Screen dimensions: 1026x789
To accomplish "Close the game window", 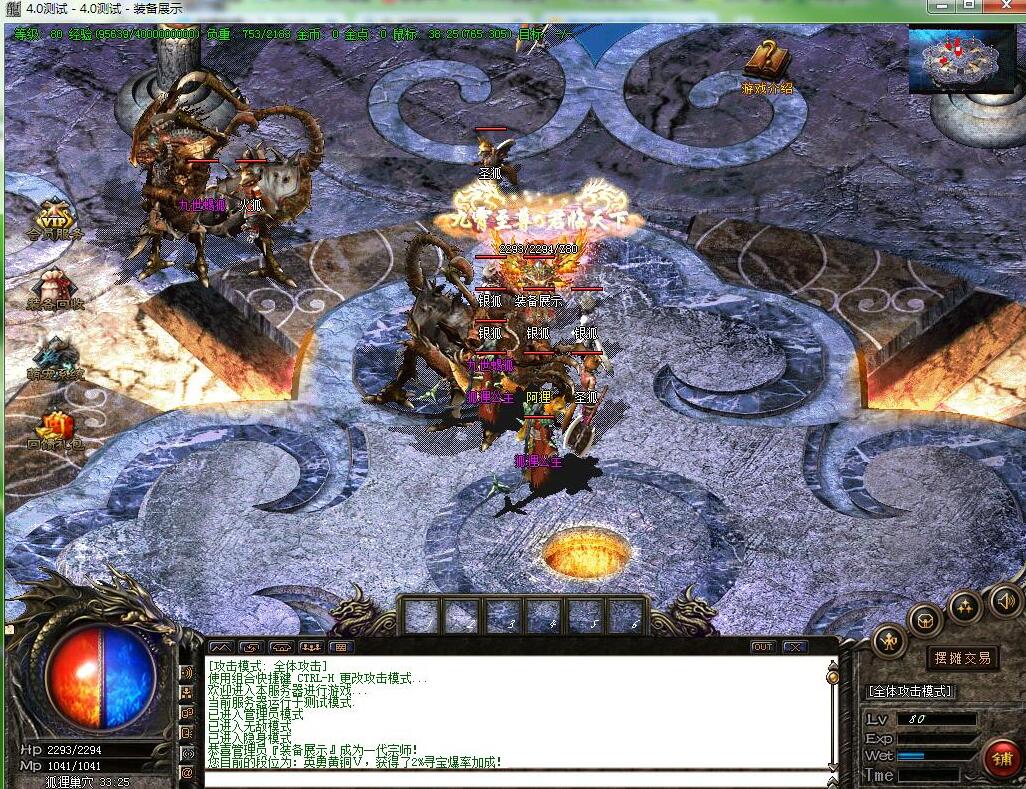I will (1003, 6).
